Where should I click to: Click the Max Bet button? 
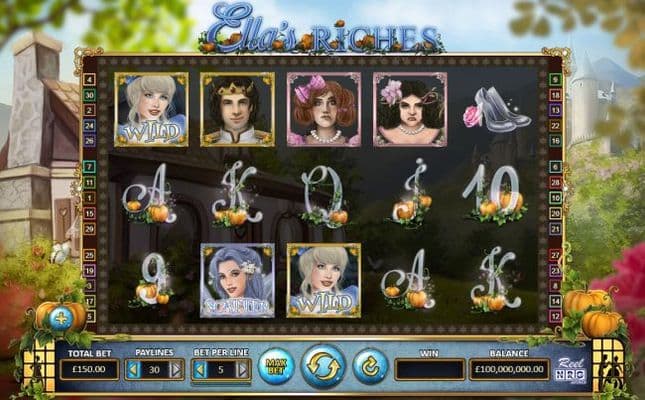pyautogui.click(x=275, y=367)
